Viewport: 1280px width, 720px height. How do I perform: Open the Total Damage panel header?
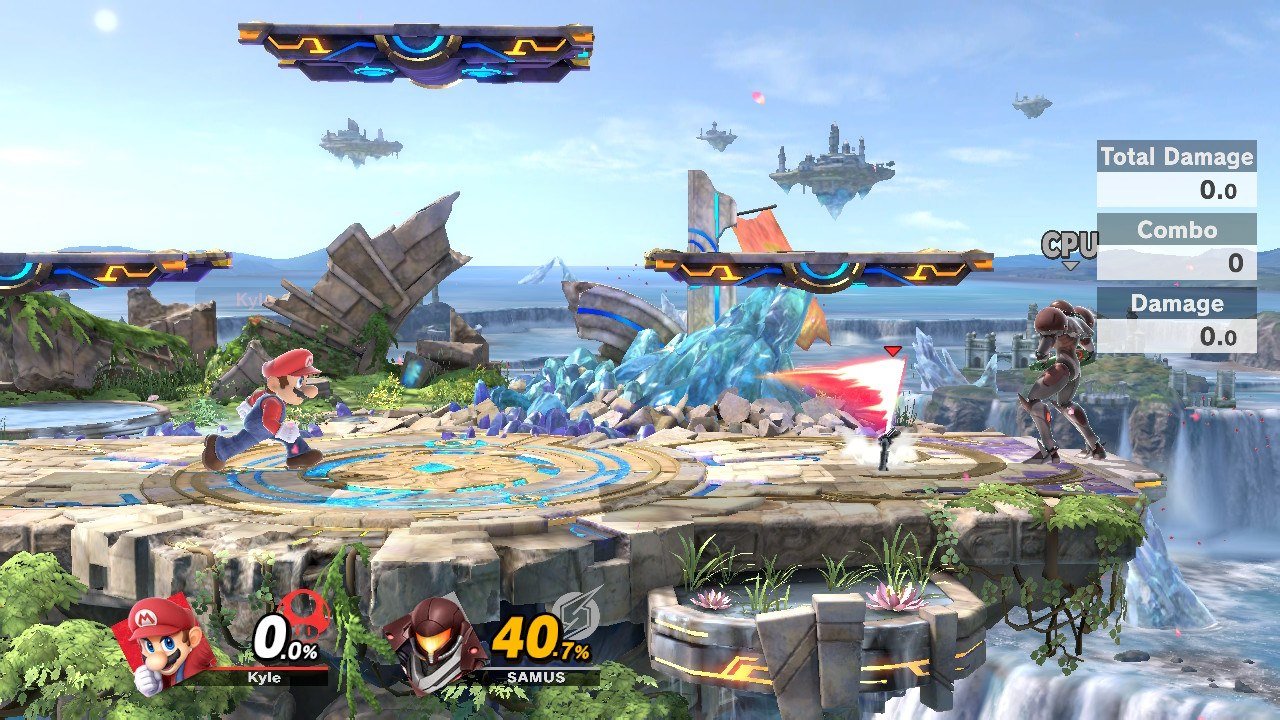pyautogui.click(x=1176, y=156)
